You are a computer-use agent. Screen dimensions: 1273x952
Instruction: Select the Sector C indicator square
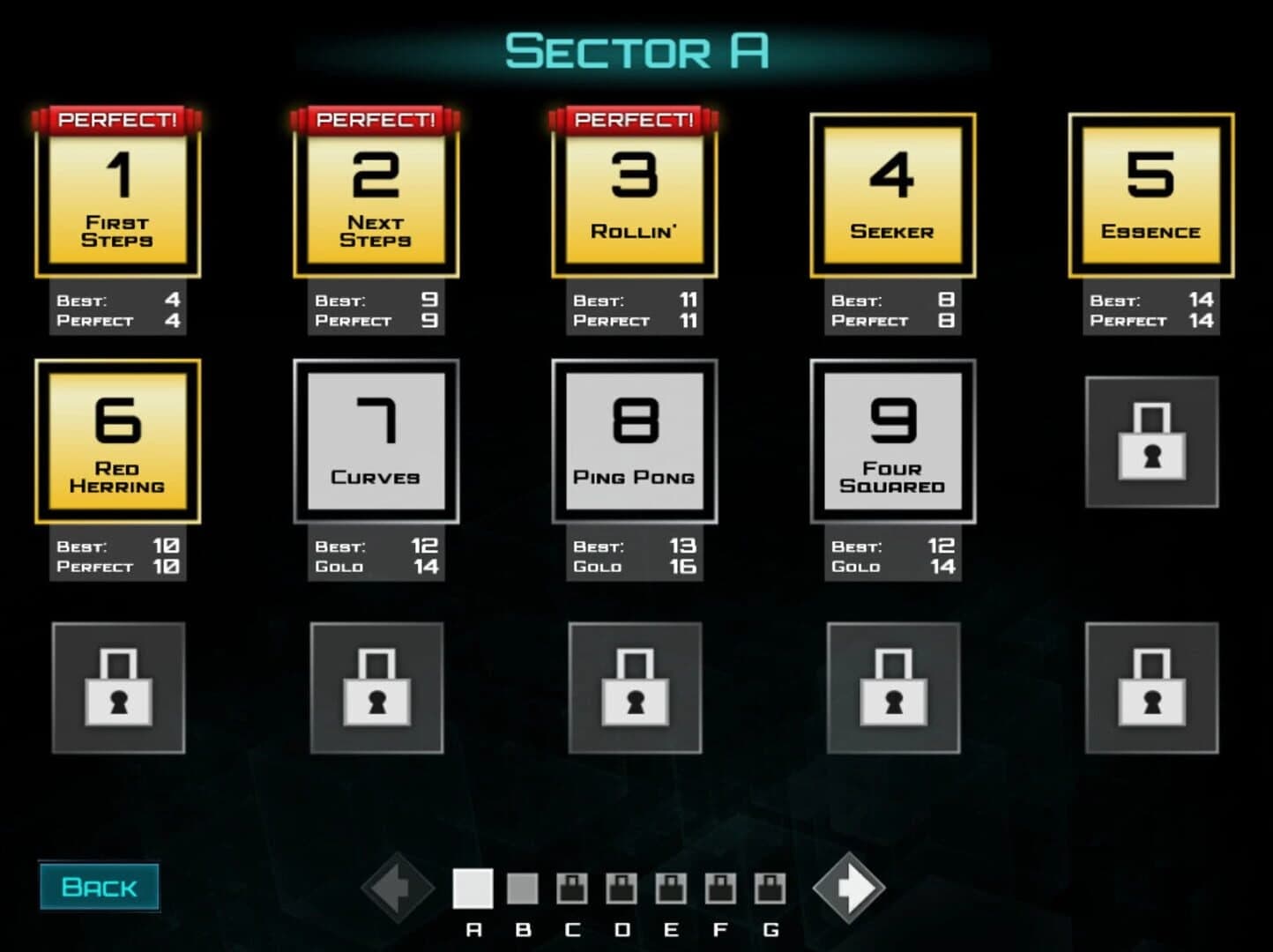(571, 887)
